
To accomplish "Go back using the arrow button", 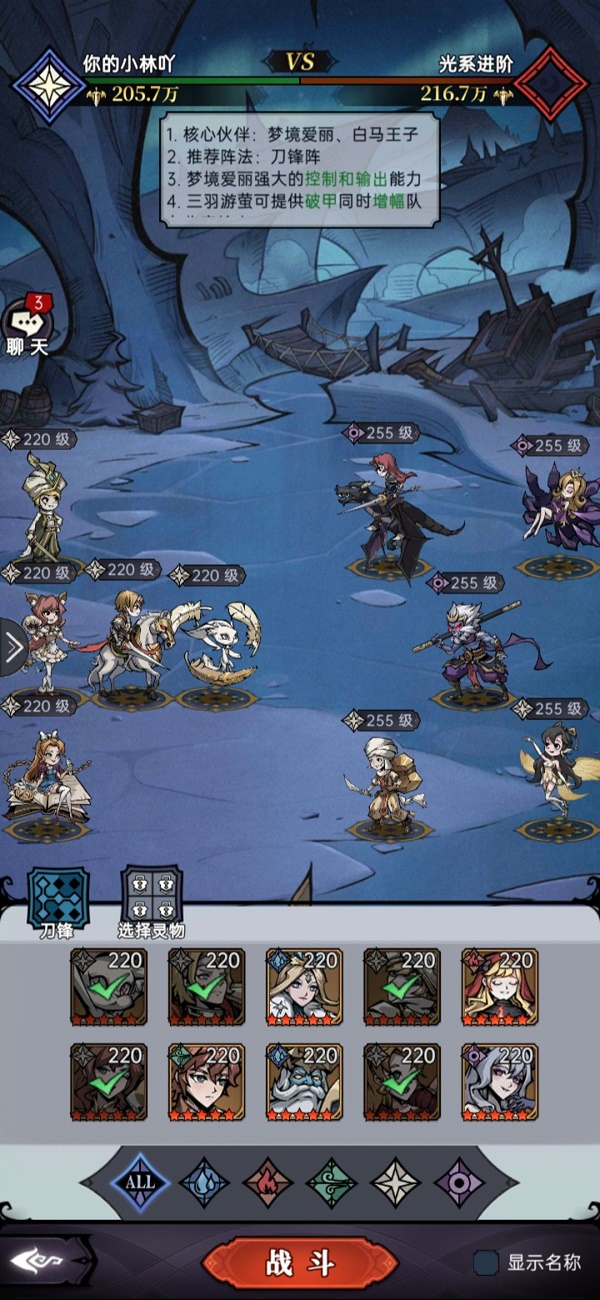I will tap(42, 1263).
